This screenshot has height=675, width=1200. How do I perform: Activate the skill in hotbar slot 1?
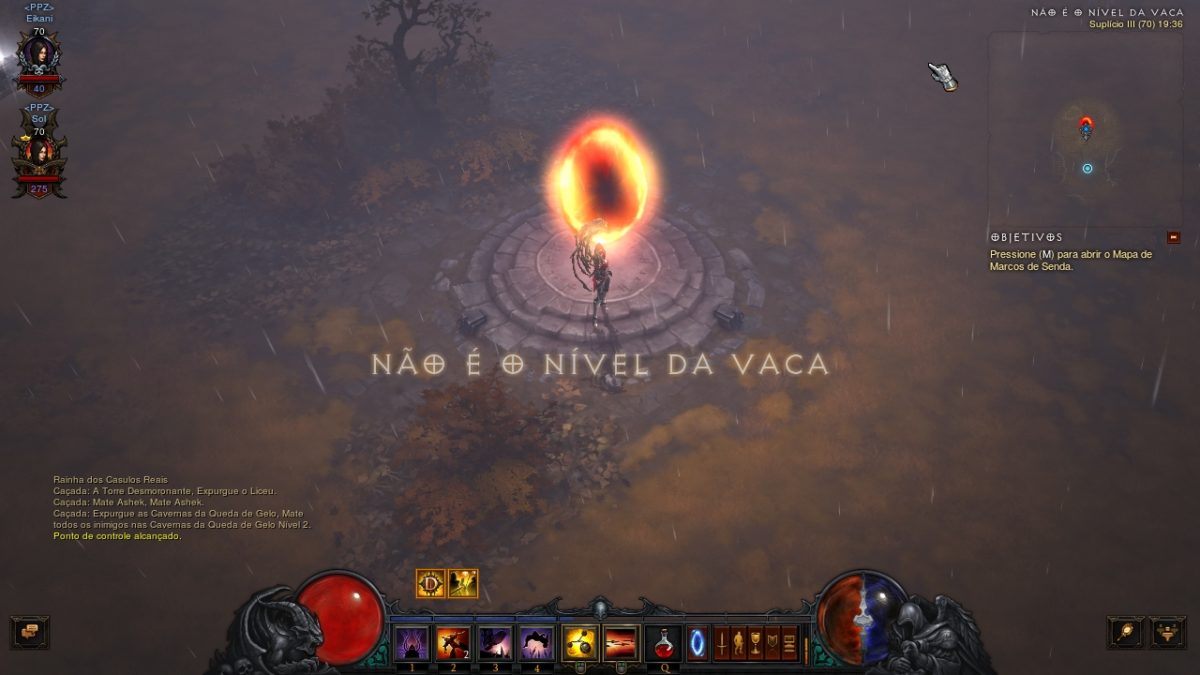click(x=411, y=642)
